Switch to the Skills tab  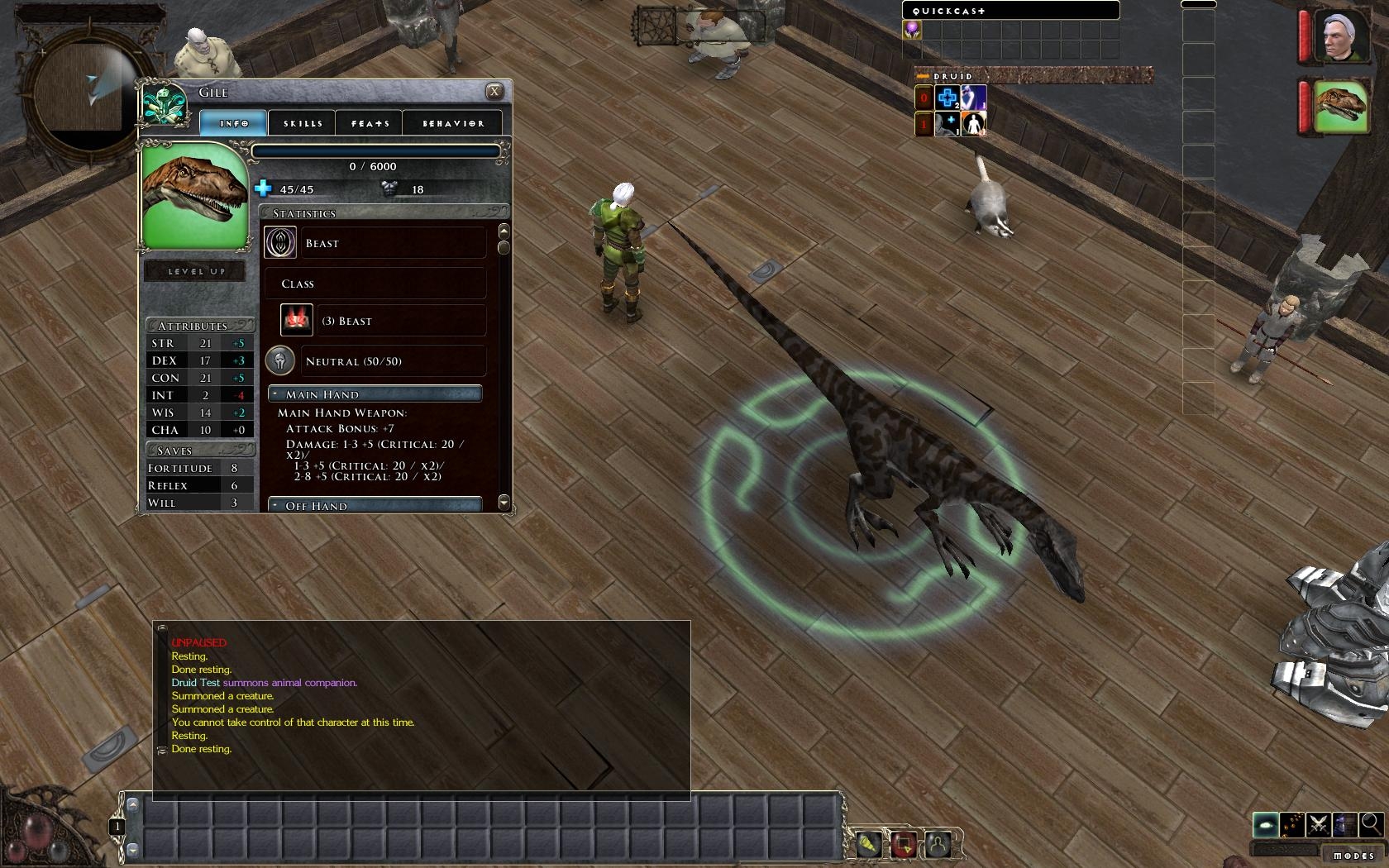303,123
